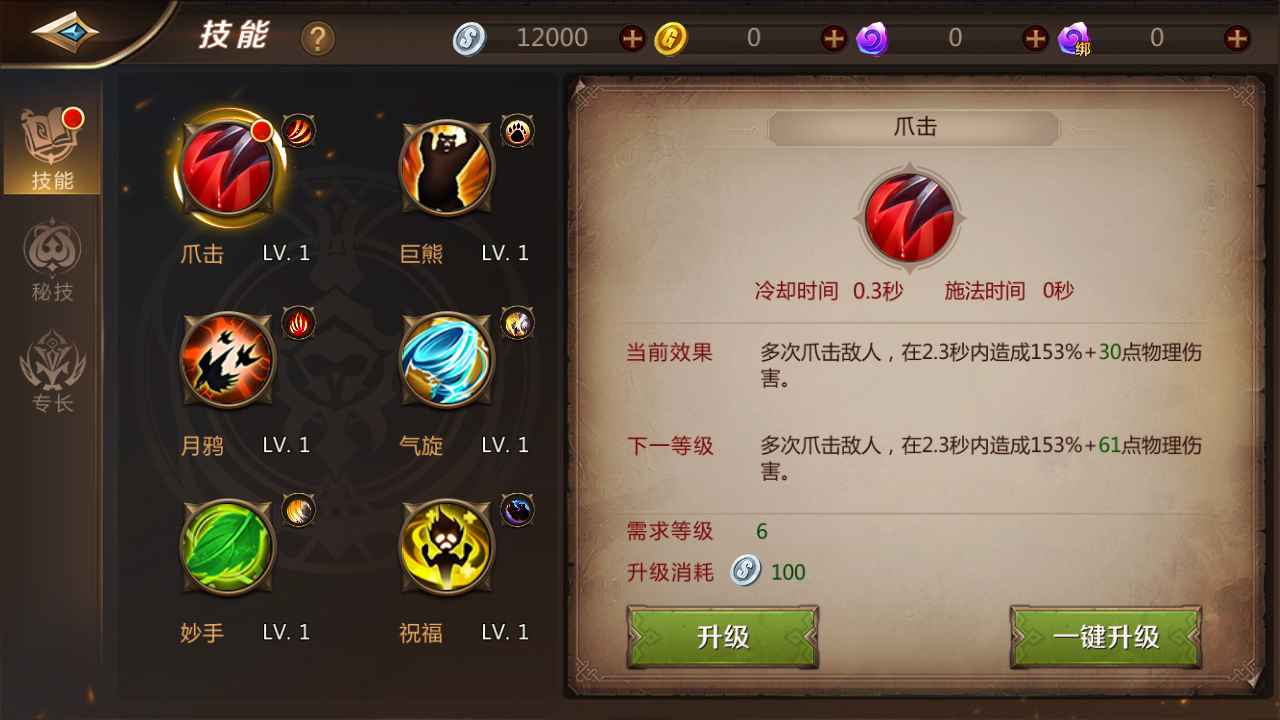Image resolution: width=1280 pixels, height=720 pixels.
Task: Click the plus button beside silver coins
Action: coord(631,37)
